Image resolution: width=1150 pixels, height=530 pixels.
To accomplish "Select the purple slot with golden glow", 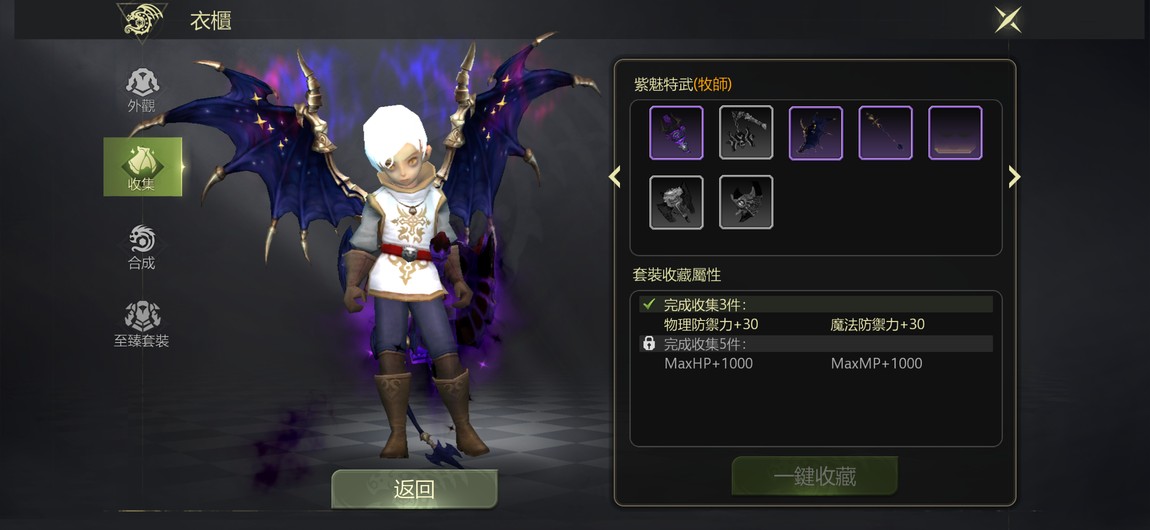I will [955, 133].
